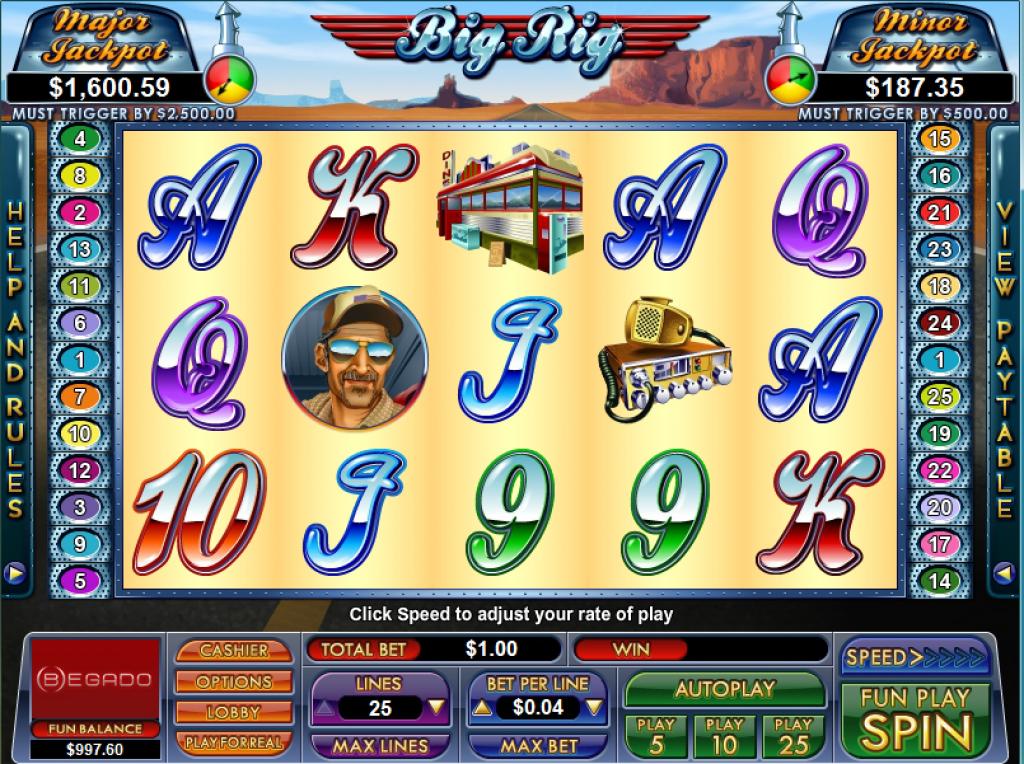Spin the reels with Fun Play Spin
Image resolution: width=1024 pixels, height=764 pixels.
pyautogui.click(x=915, y=719)
